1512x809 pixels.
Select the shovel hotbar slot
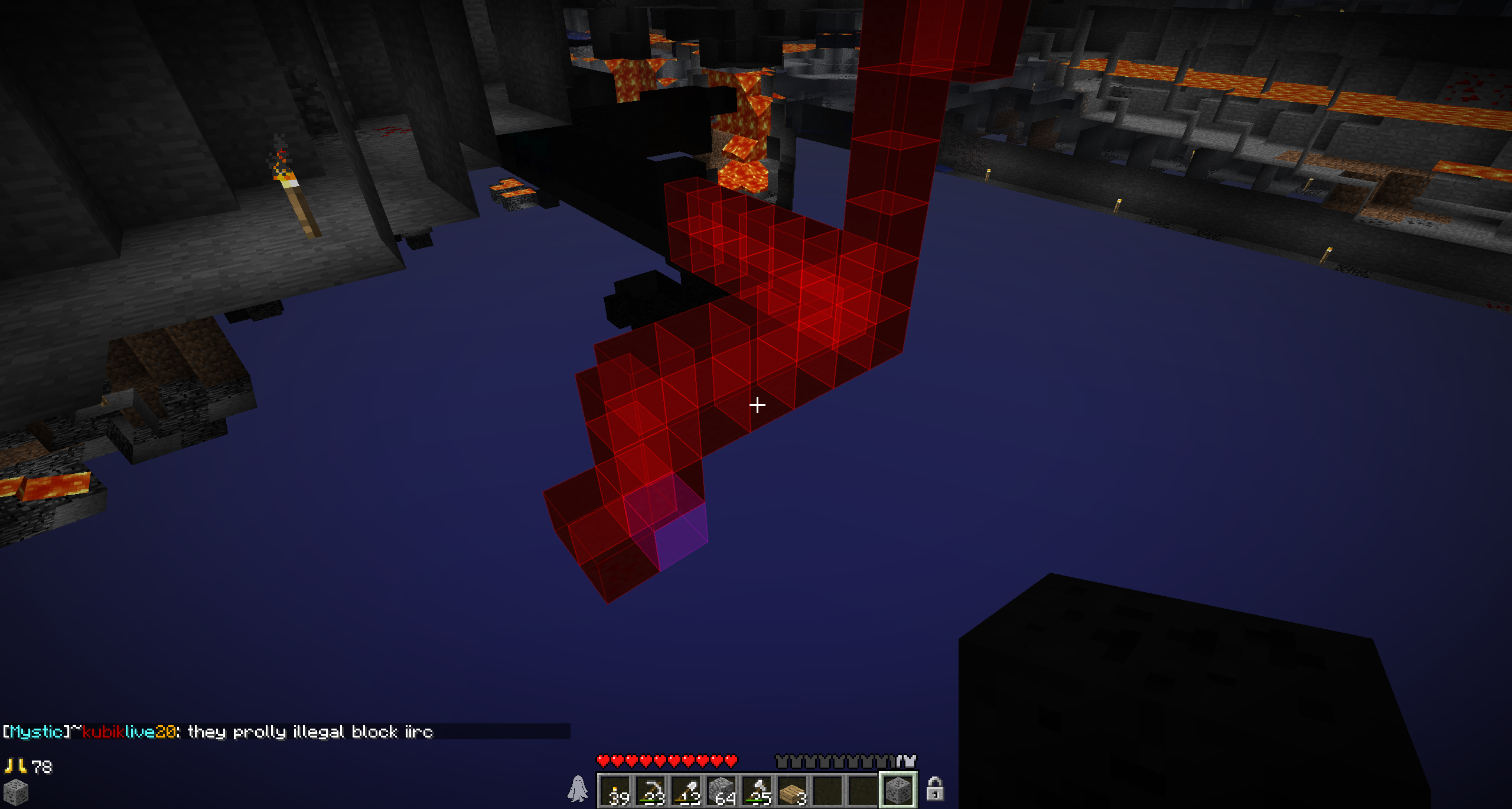(686, 790)
